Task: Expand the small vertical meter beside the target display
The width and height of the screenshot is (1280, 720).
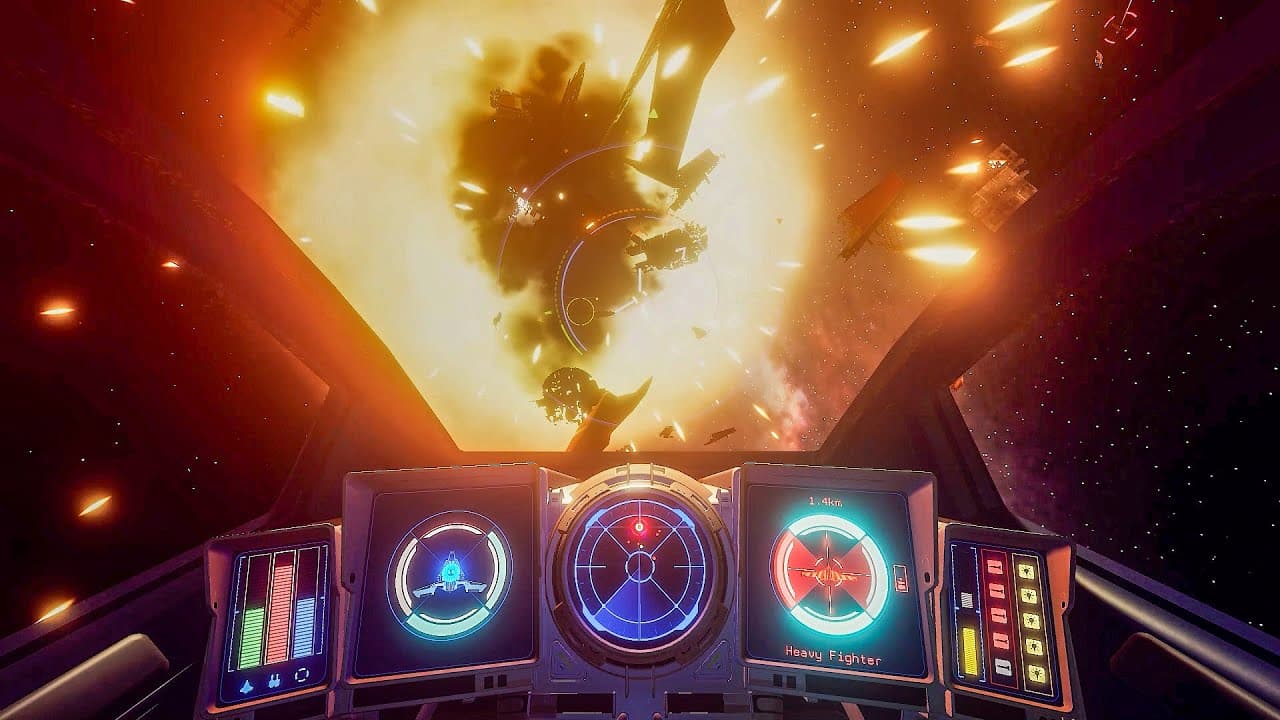Action: pos(899,578)
